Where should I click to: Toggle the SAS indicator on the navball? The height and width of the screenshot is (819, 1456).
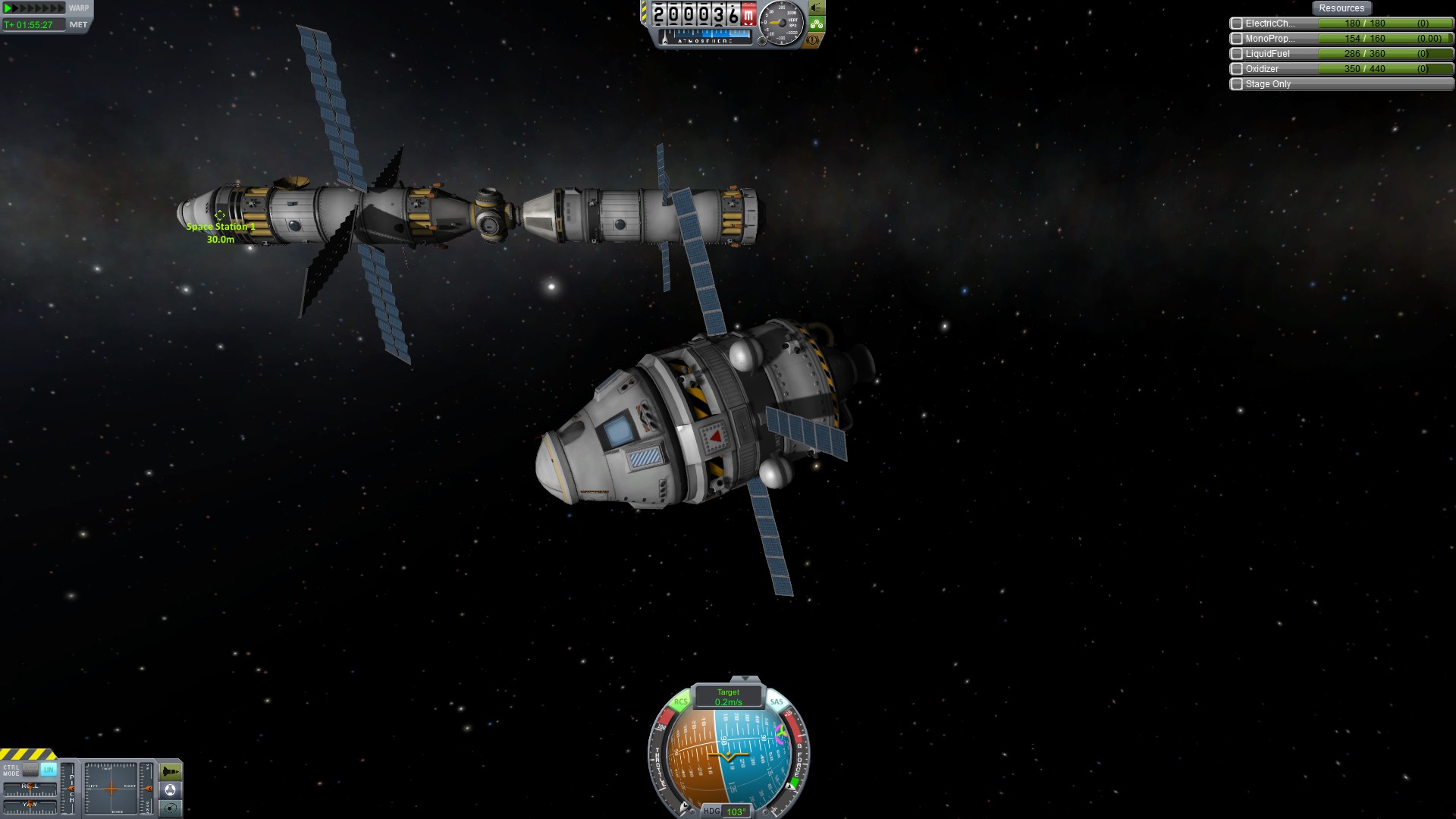click(x=777, y=702)
